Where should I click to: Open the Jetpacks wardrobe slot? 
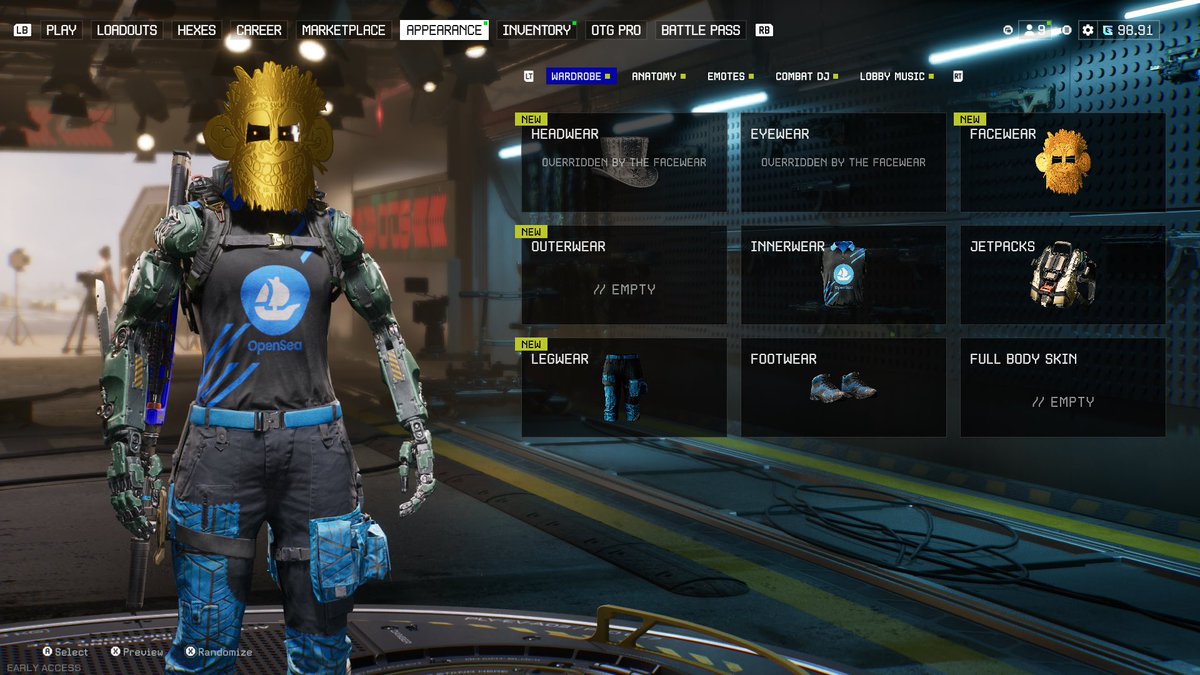(1062, 274)
